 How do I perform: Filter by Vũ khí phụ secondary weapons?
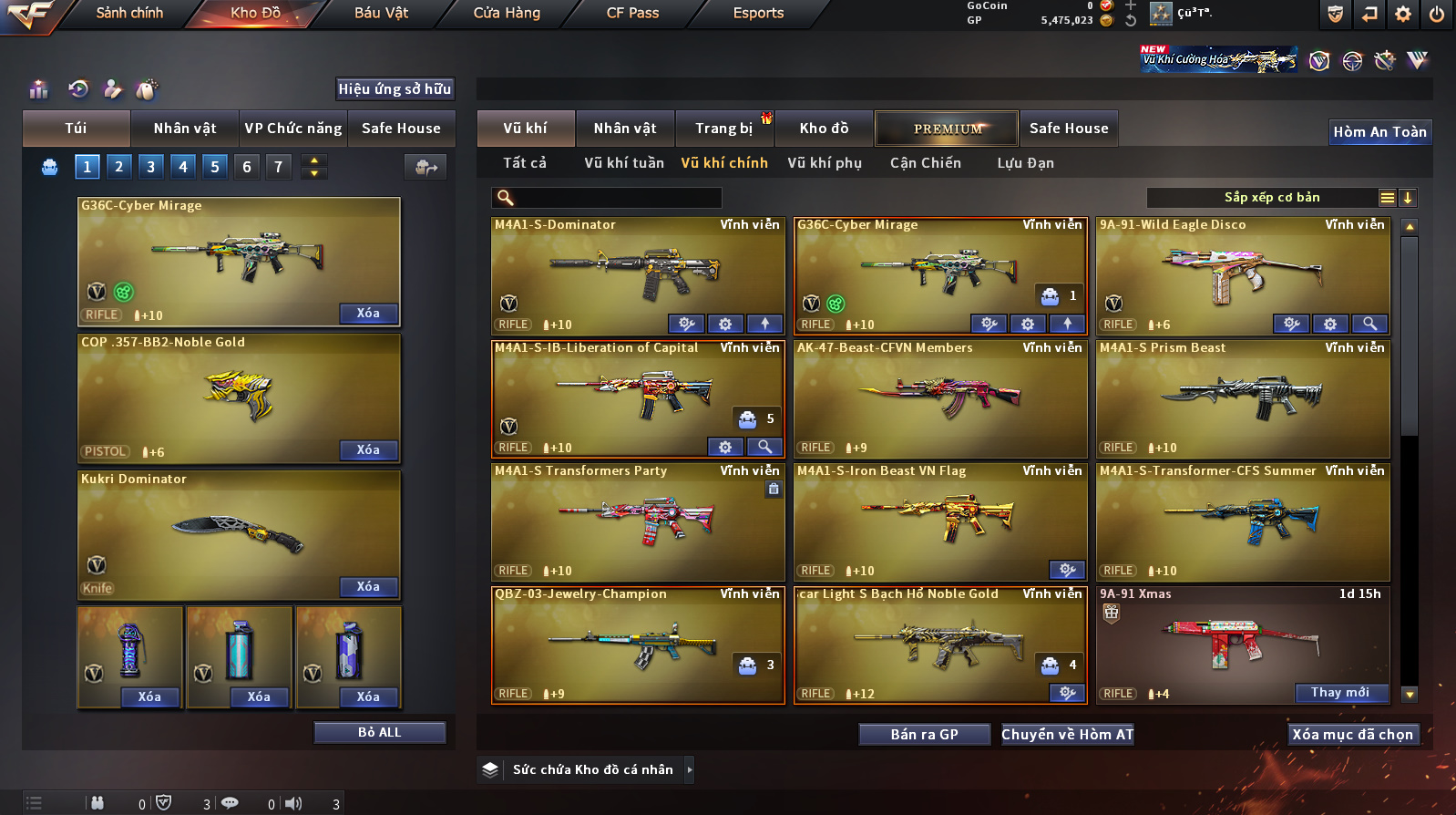click(824, 163)
